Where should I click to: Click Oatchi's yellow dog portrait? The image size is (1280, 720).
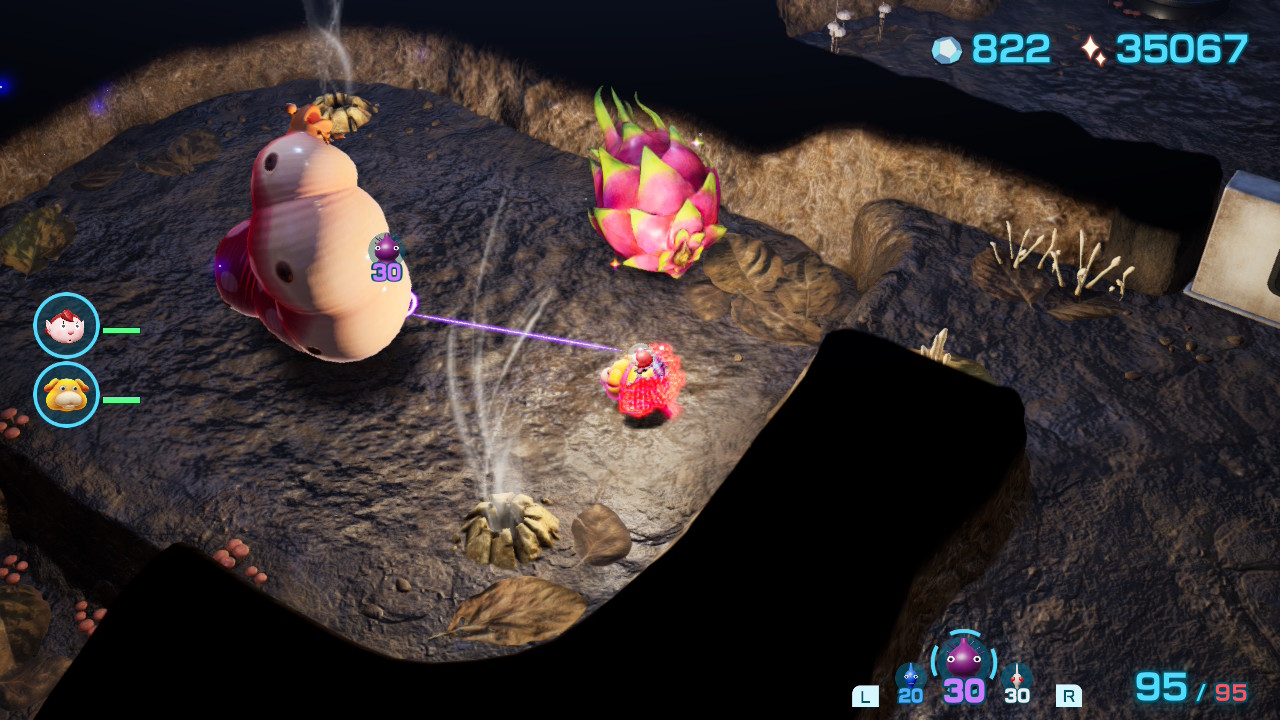pos(66,395)
